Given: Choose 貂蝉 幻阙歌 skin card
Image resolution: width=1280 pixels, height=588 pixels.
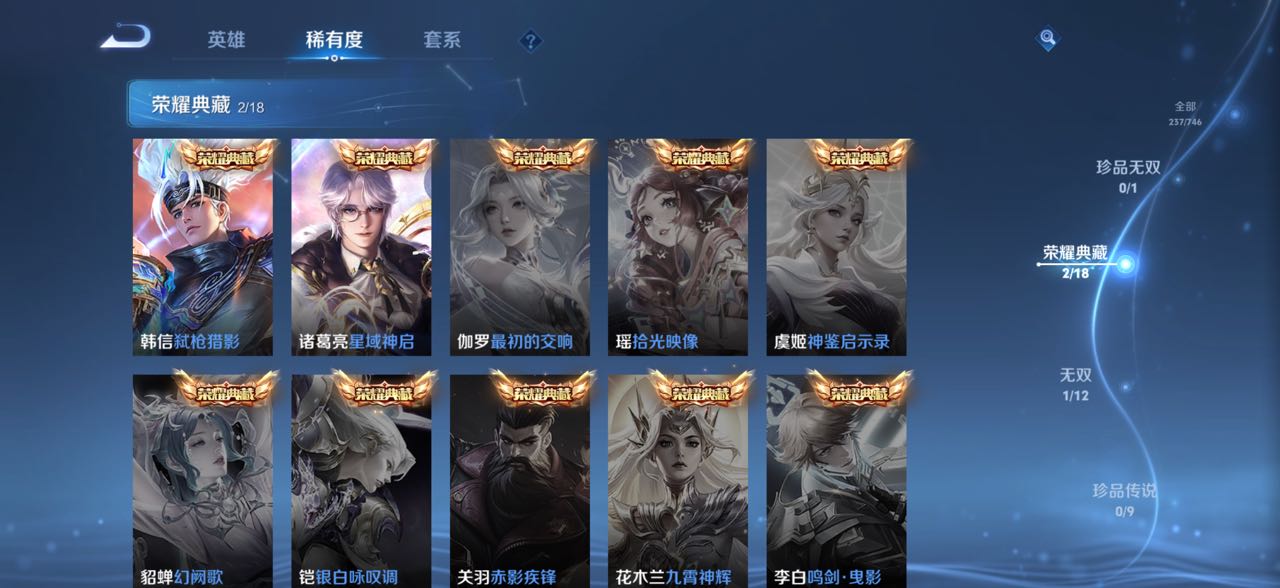Looking at the screenshot, I should [203, 482].
